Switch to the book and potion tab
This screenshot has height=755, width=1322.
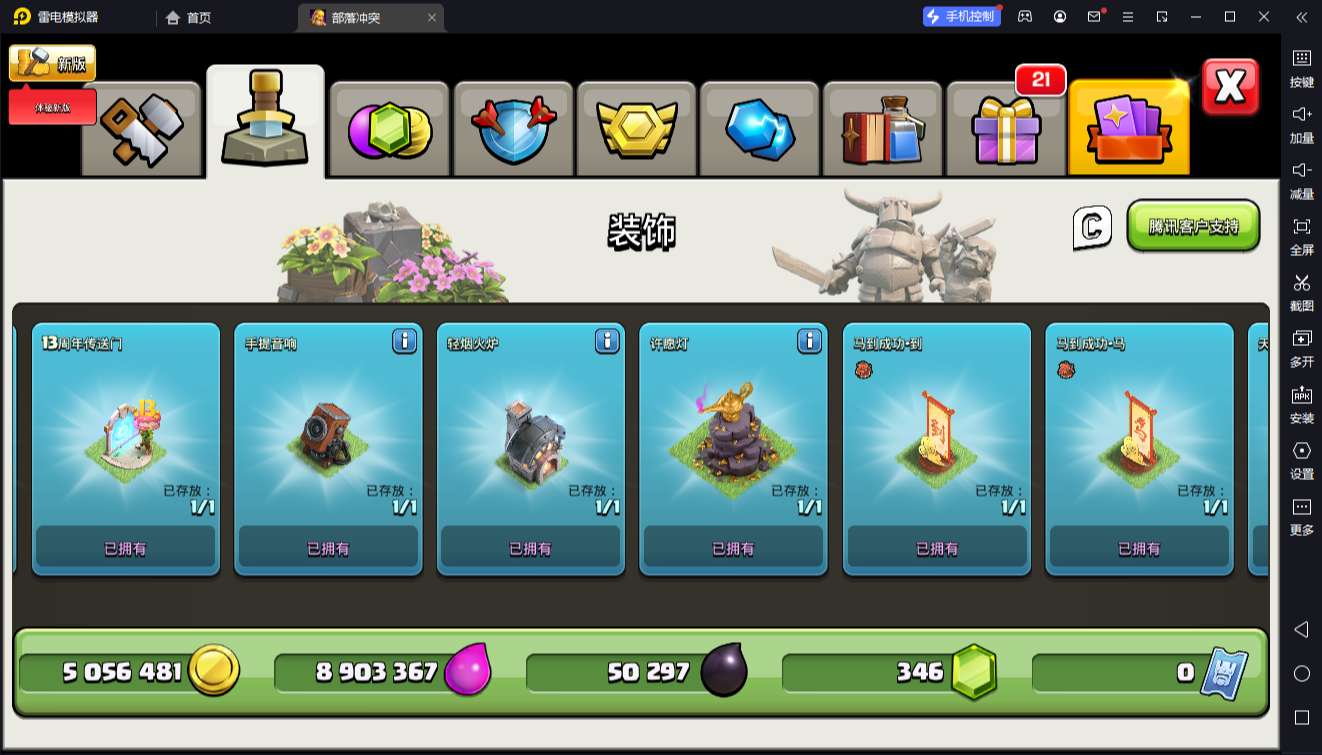(x=883, y=130)
